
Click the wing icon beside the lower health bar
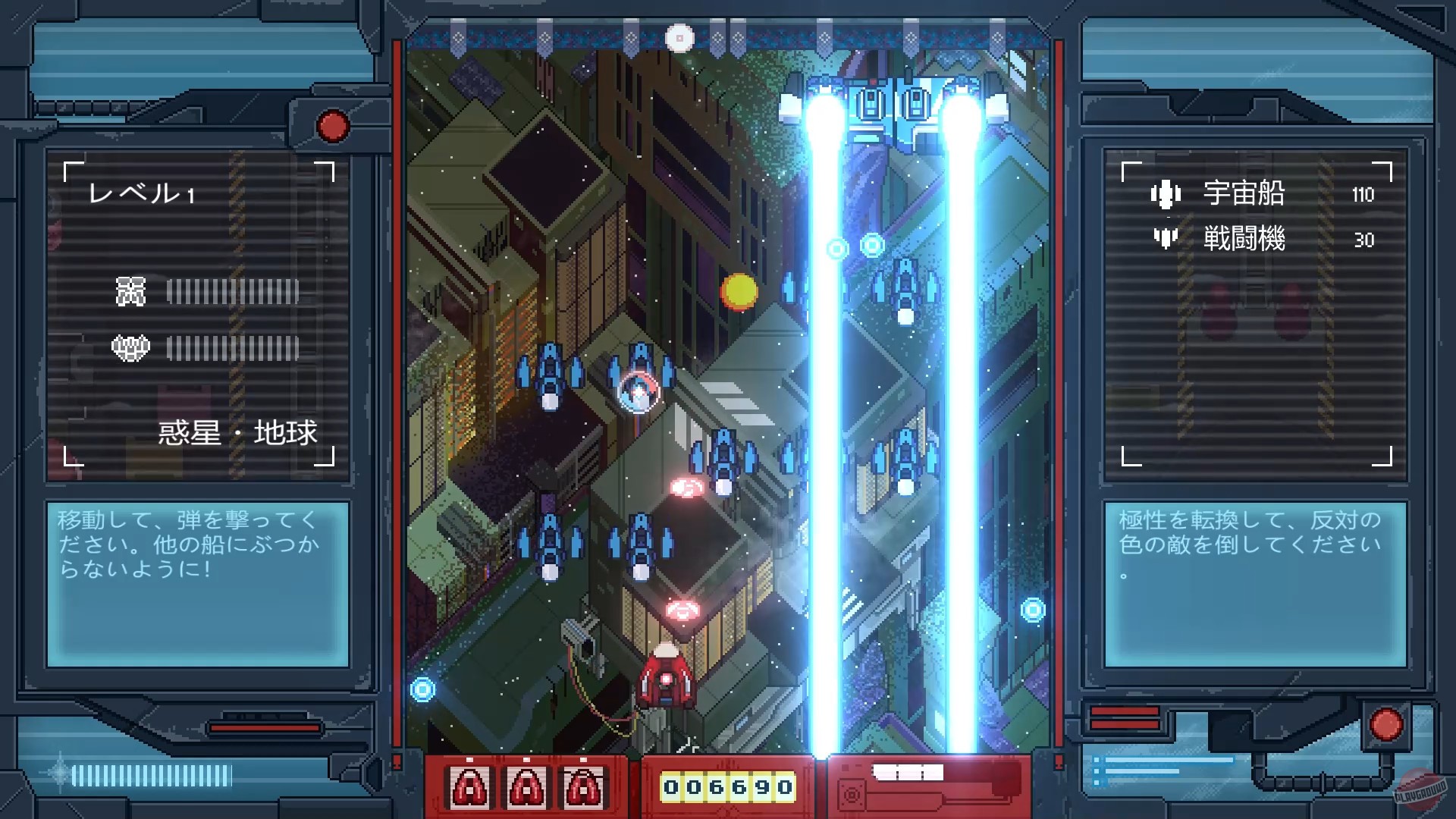(x=130, y=347)
